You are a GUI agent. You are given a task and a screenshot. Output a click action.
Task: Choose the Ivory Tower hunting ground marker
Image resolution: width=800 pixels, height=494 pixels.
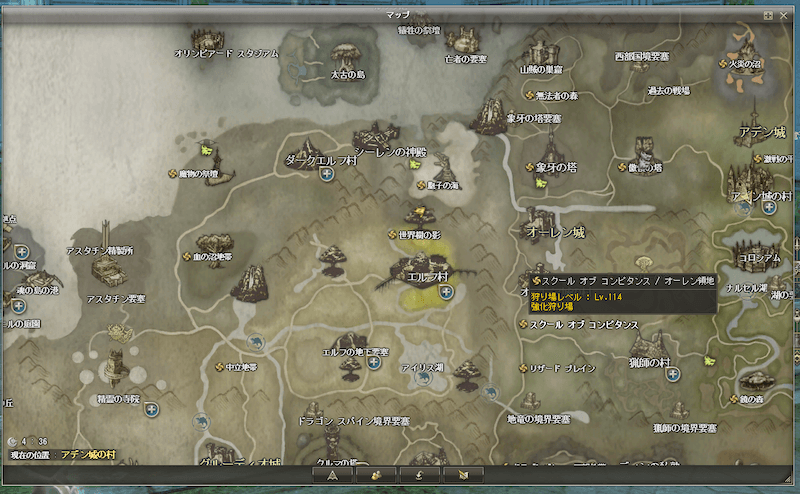click(x=530, y=167)
